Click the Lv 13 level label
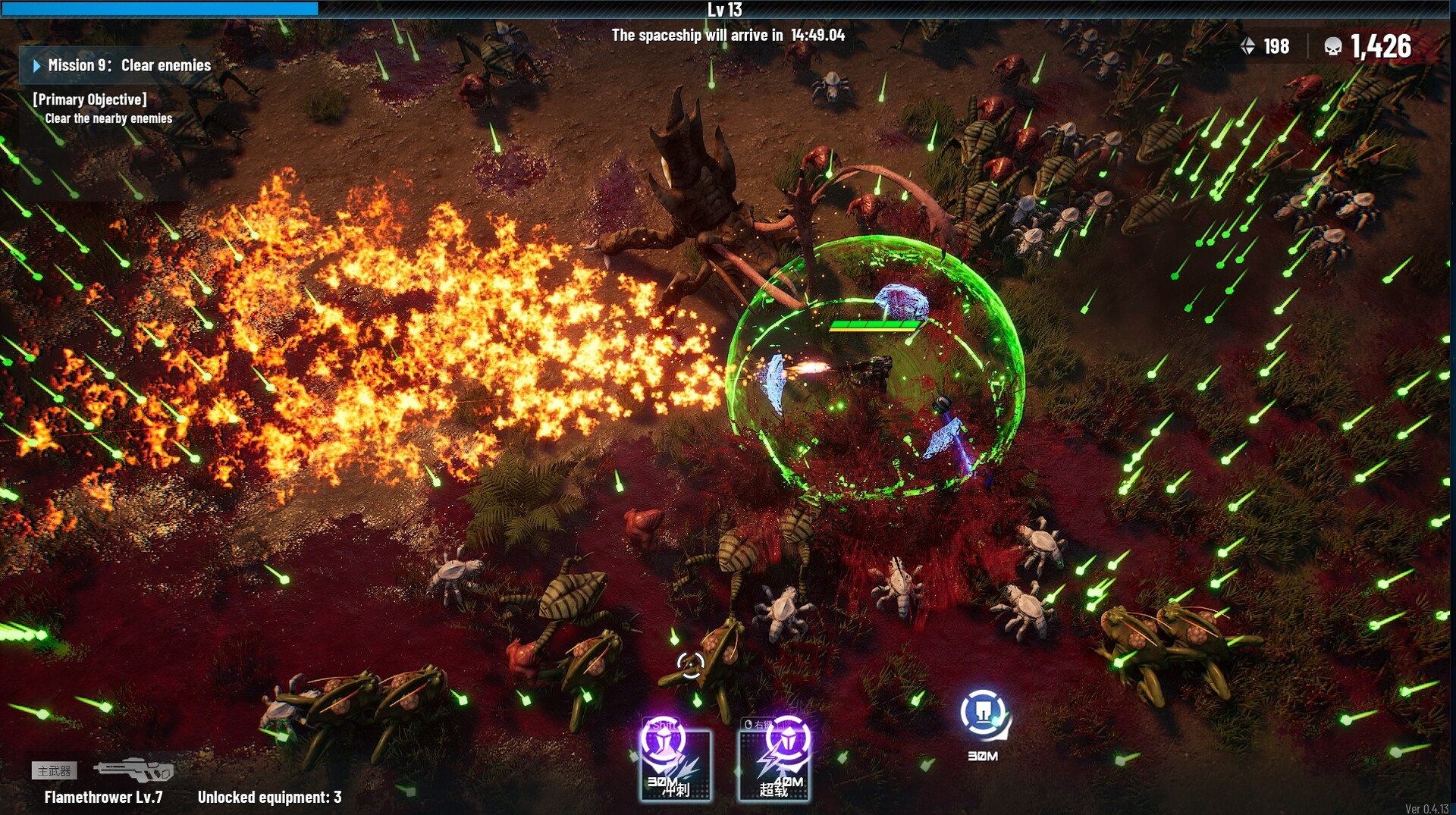Screen dimensions: 1456x815 click(726, 10)
